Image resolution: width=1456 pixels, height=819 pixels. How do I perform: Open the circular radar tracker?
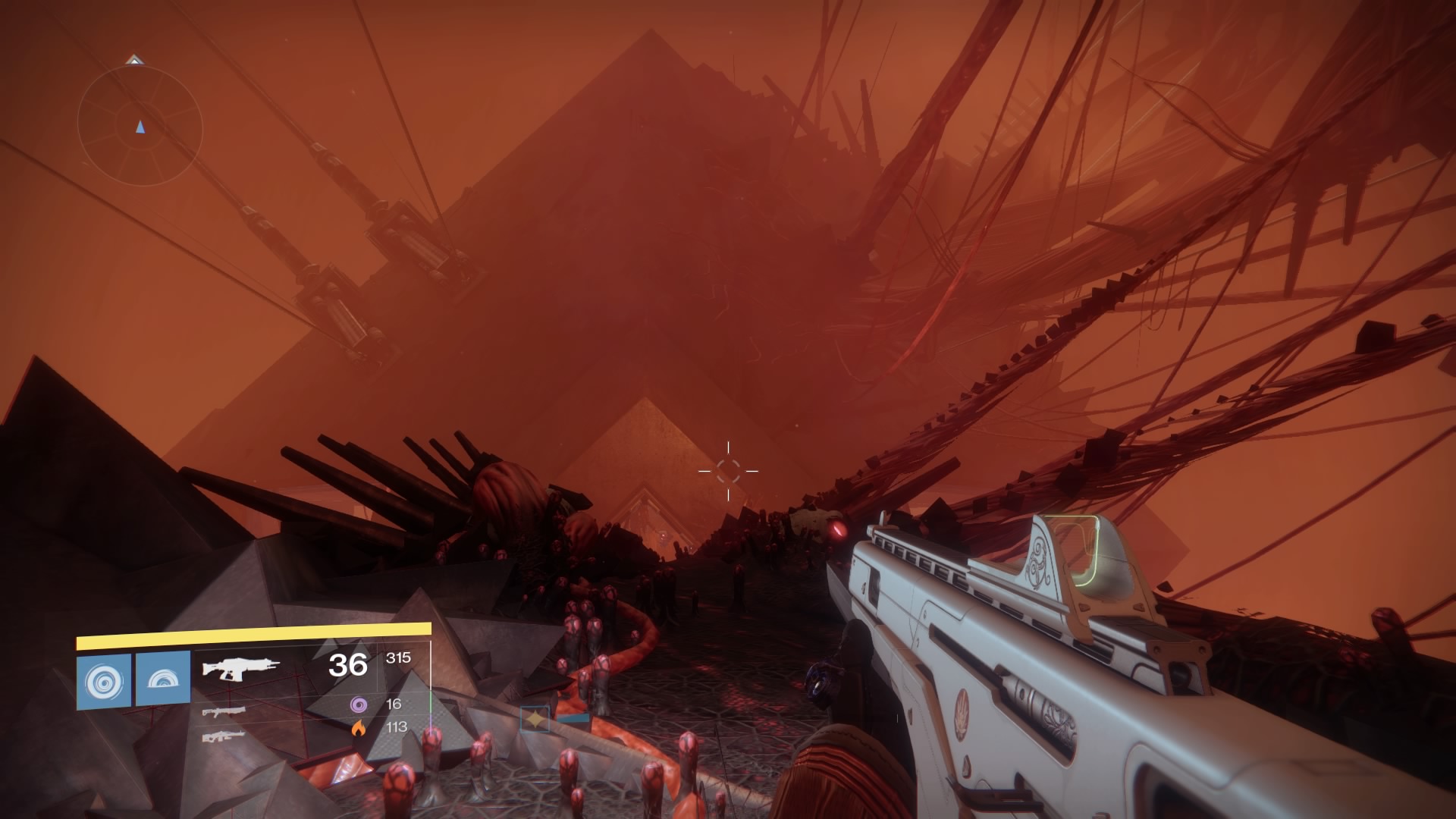tap(140, 127)
